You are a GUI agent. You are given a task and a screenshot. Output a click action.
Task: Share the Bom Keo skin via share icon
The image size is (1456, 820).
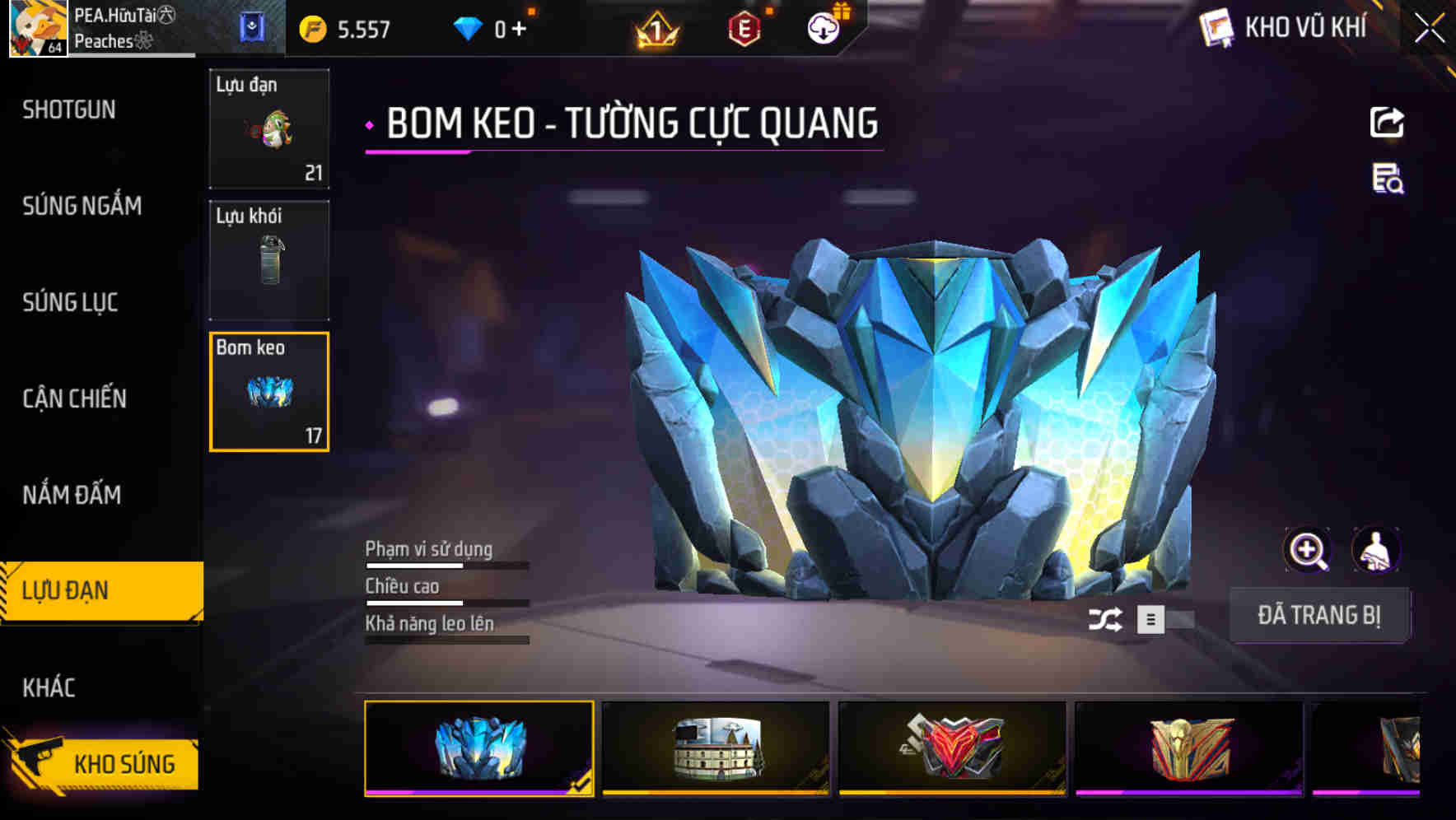point(1386,121)
